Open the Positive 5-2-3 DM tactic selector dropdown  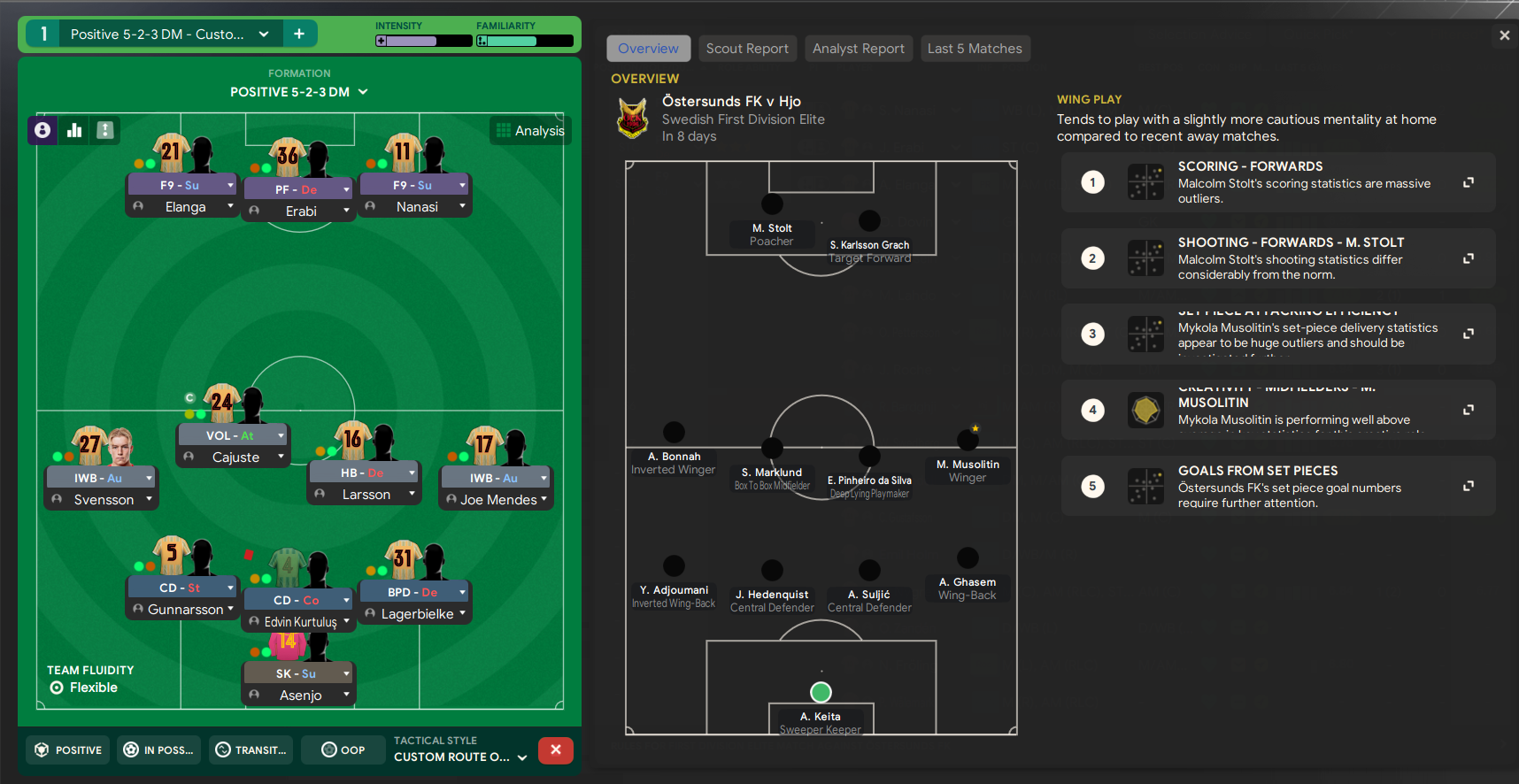pos(264,33)
